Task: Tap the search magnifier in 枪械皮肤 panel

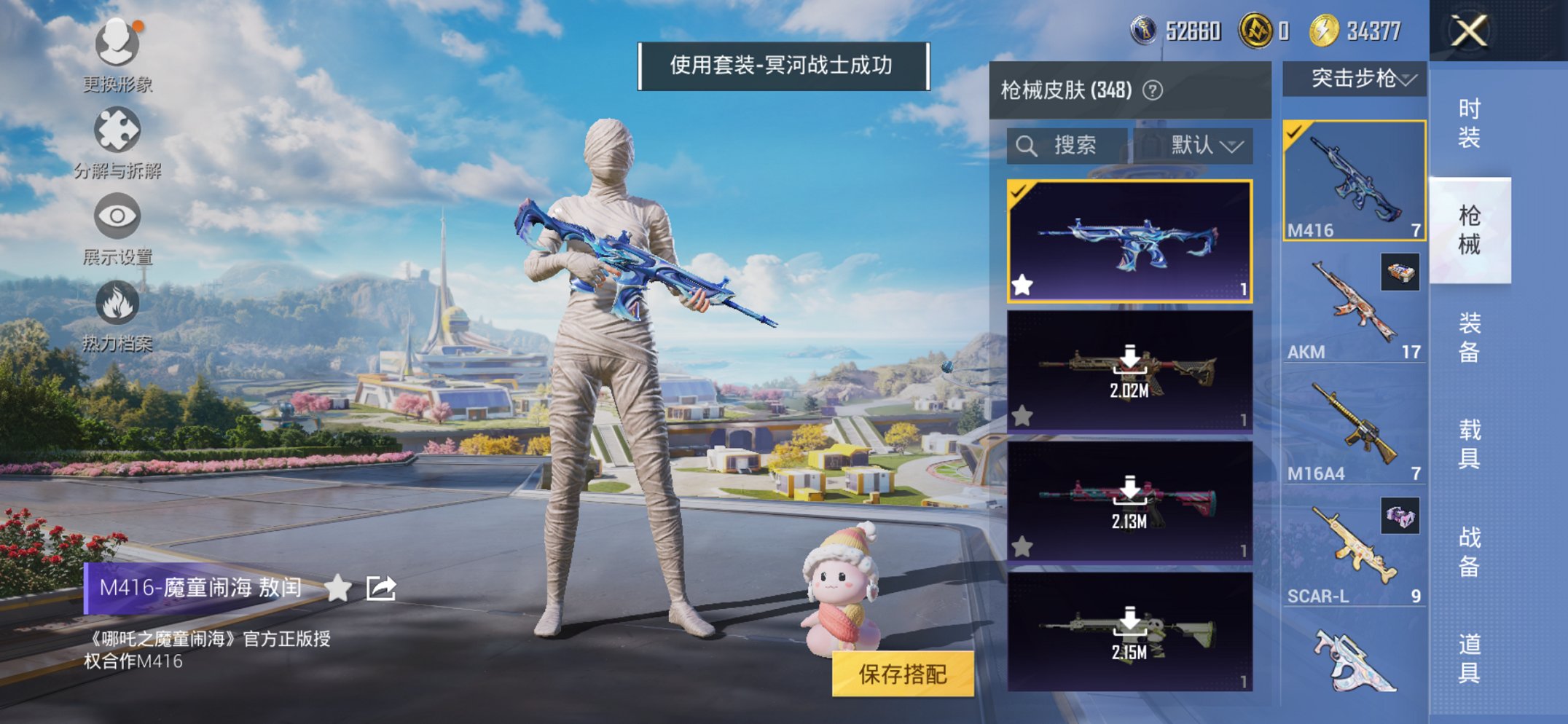Action: (1027, 146)
